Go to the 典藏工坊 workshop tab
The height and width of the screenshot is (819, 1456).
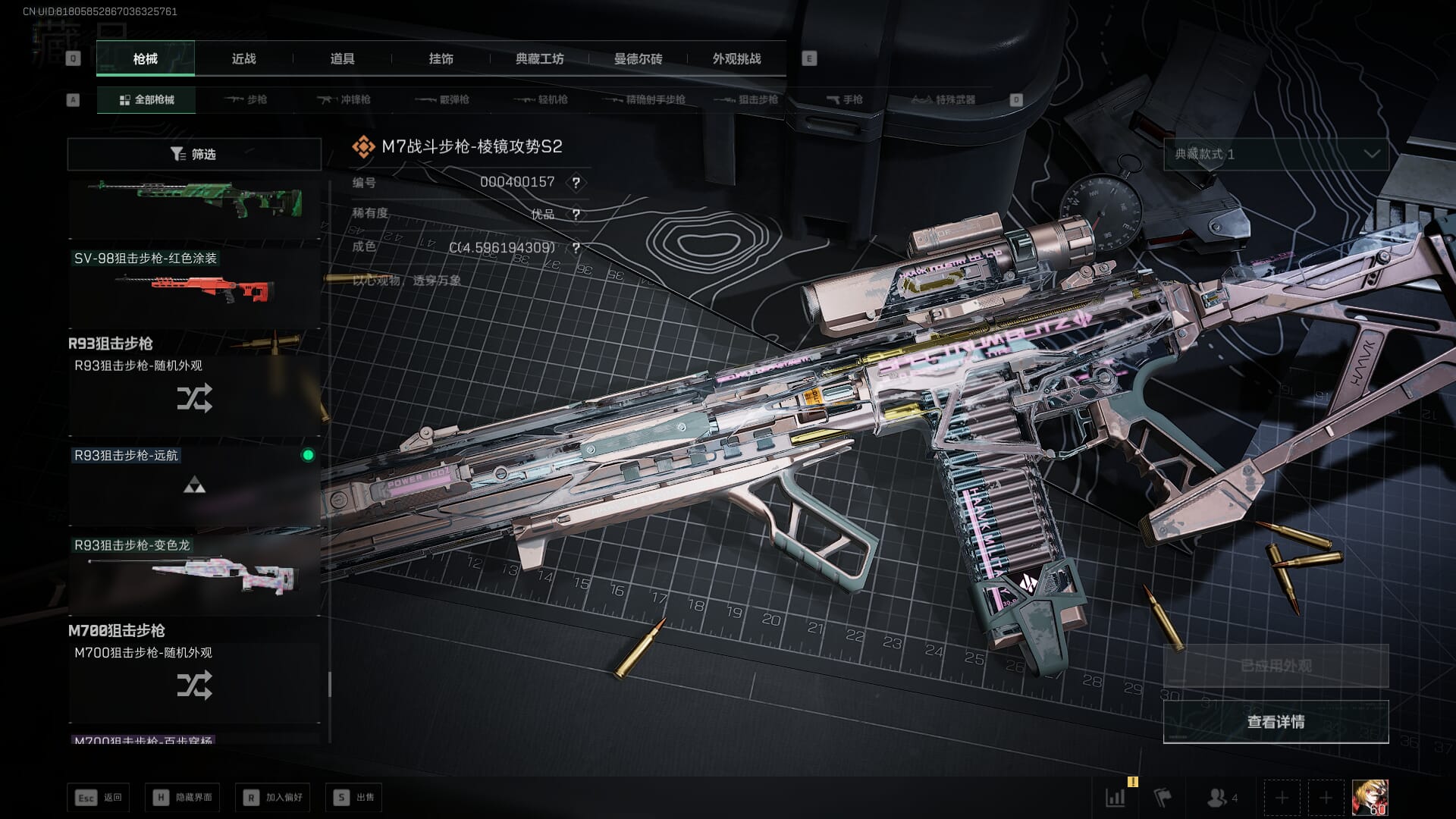tap(539, 58)
